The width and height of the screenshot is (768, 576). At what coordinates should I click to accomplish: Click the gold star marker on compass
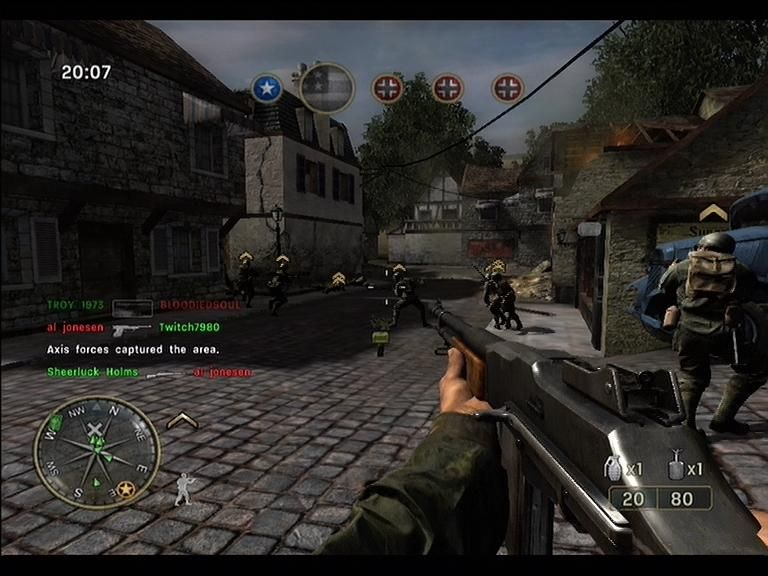[126, 488]
